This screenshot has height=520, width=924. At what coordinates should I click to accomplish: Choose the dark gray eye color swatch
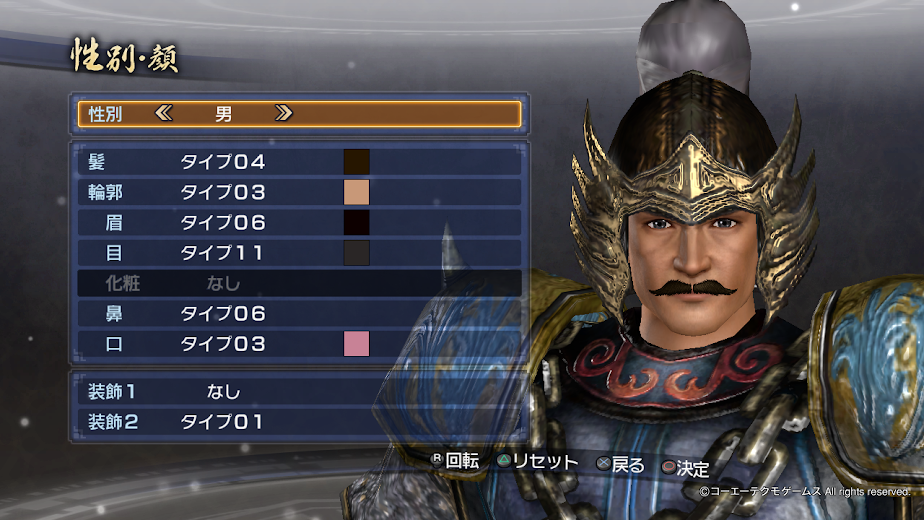357,253
